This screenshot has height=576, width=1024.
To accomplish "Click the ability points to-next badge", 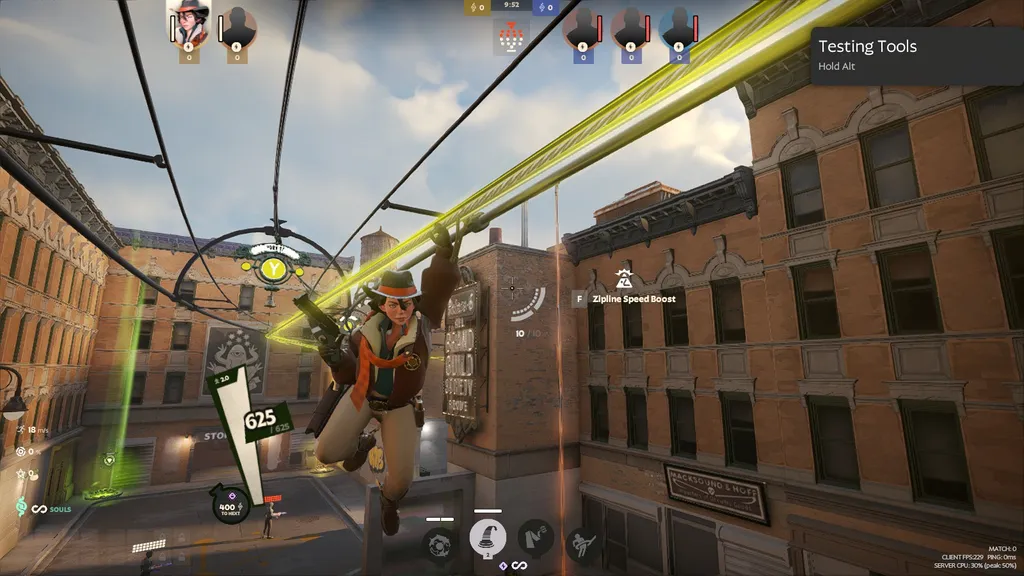I will tap(231, 505).
